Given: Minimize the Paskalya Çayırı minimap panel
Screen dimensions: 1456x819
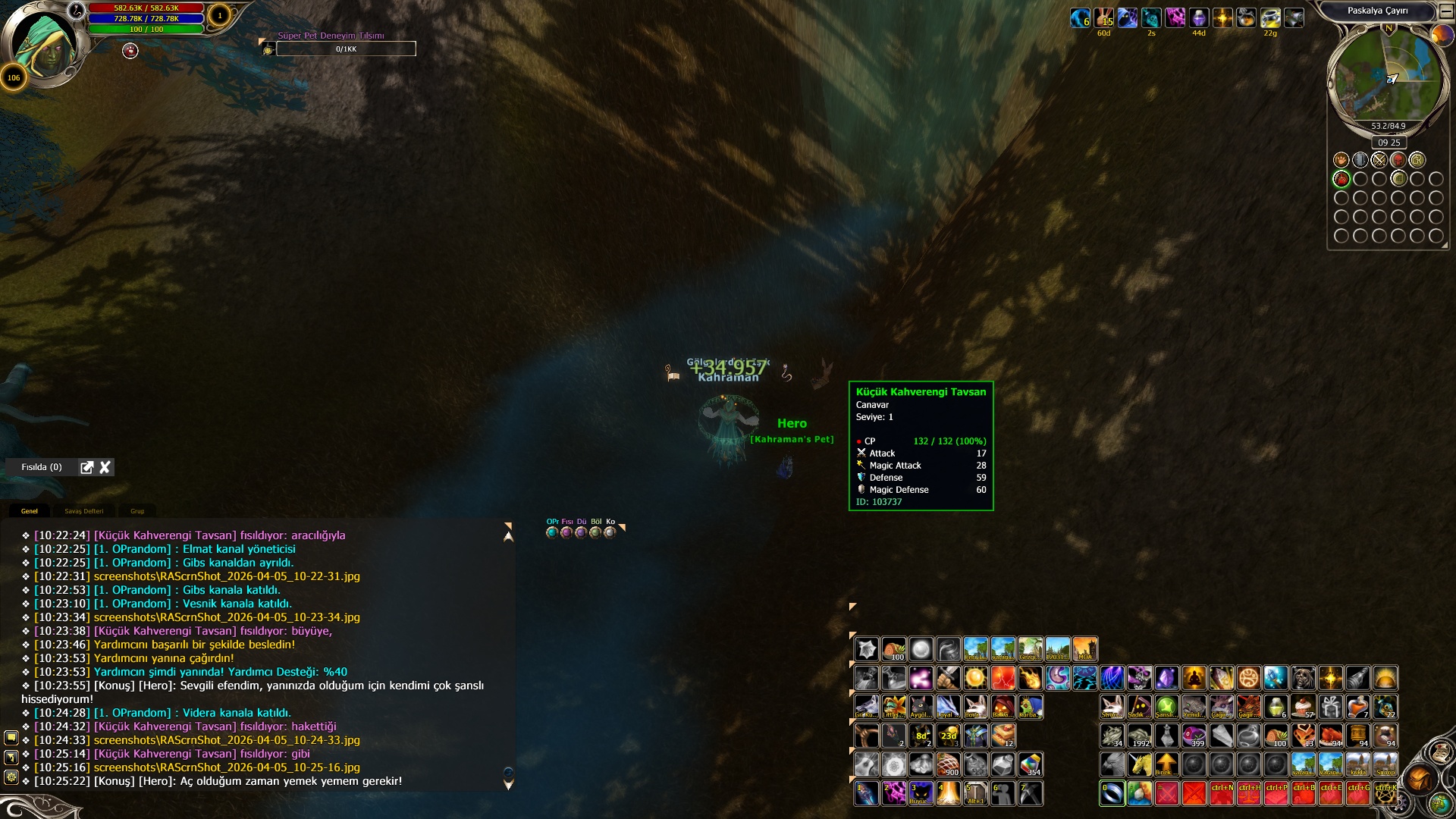Looking at the screenshot, I should [1446, 11].
